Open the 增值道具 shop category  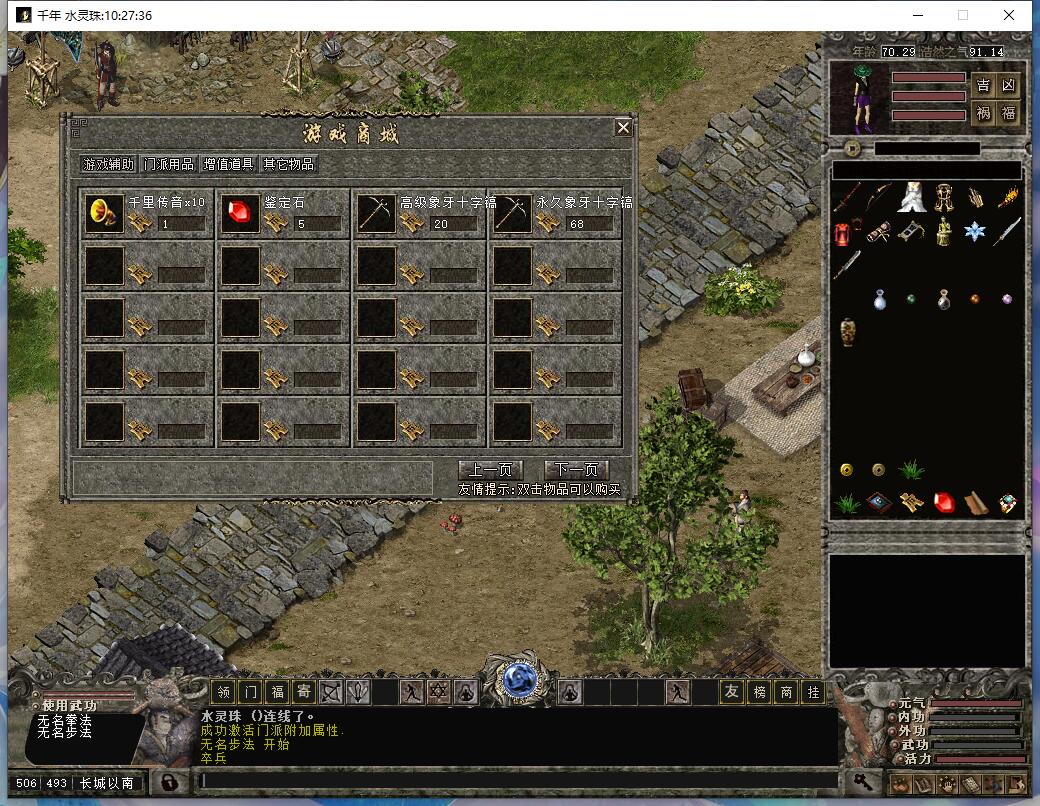pos(229,164)
